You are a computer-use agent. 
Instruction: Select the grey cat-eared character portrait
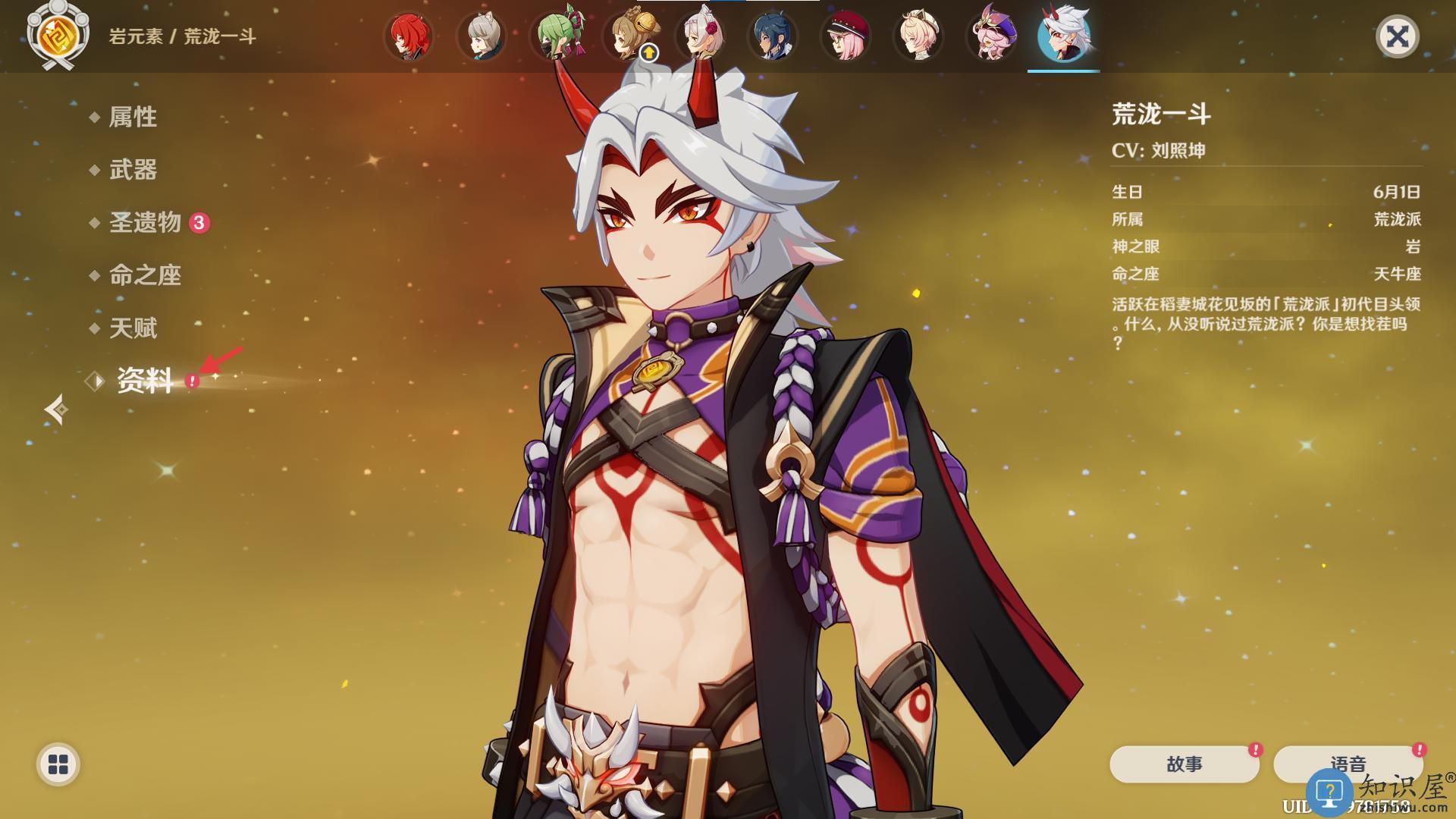[x=482, y=36]
